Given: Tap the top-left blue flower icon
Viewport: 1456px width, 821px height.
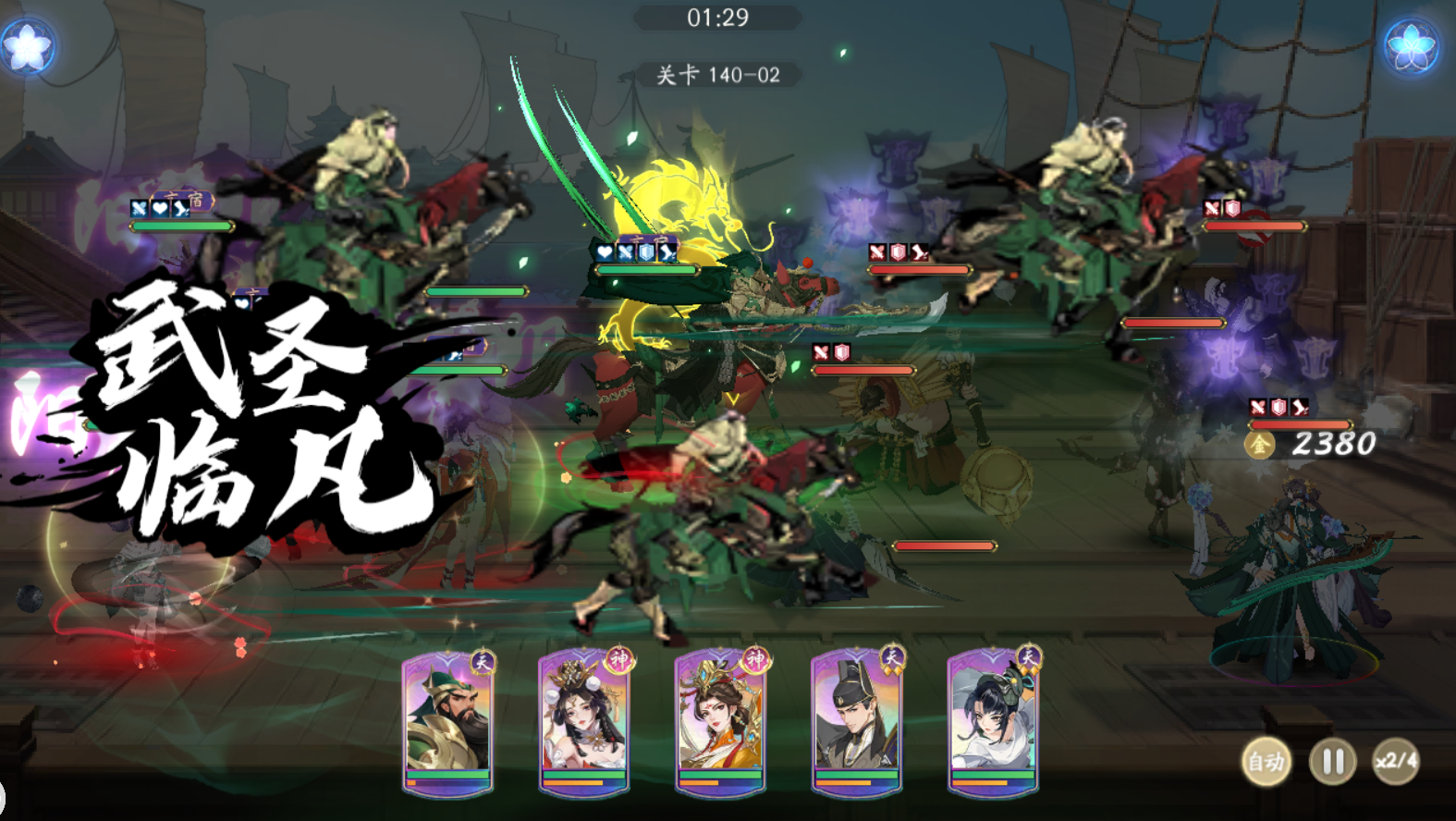Looking at the screenshot, I should point(27,45).
